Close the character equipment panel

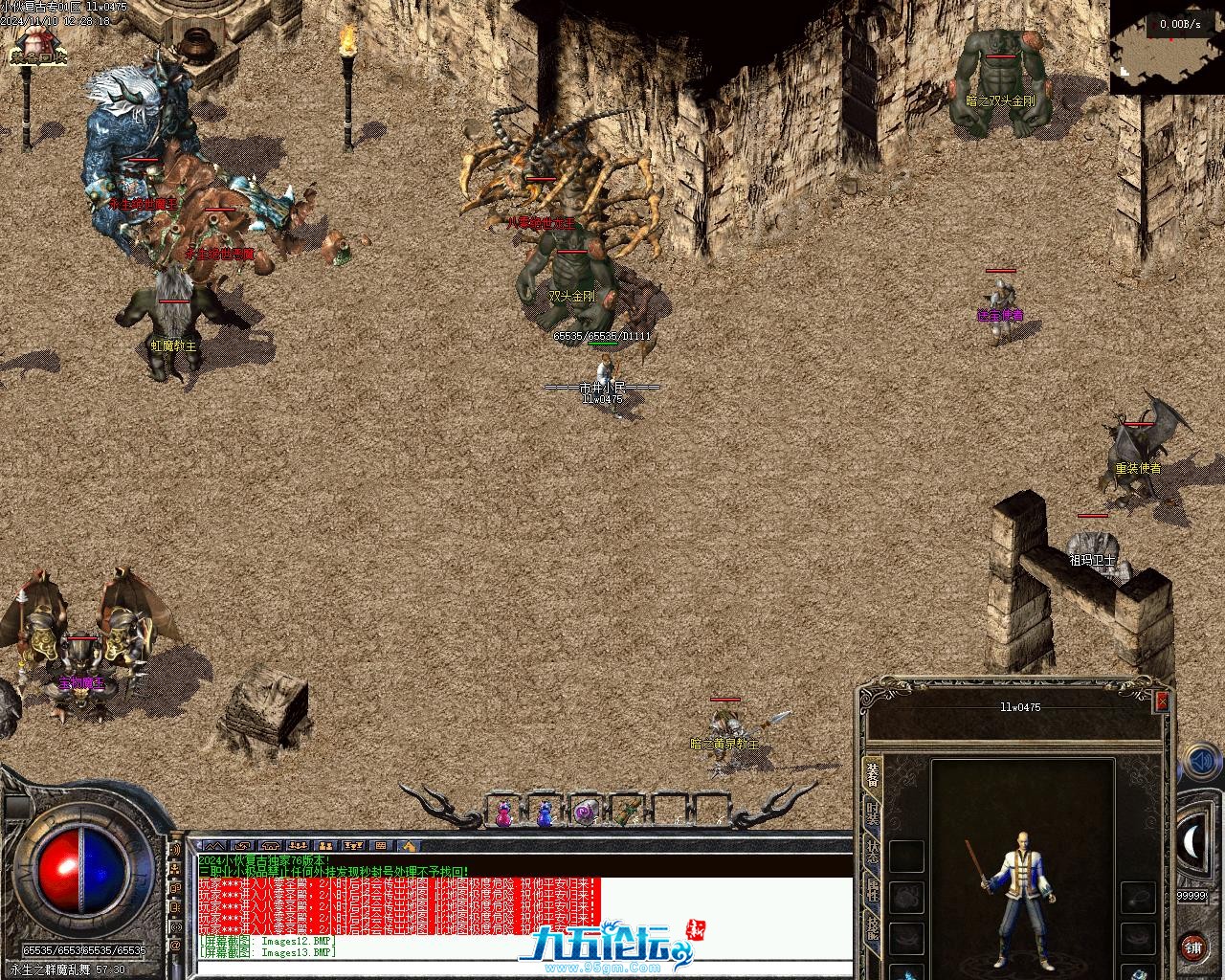coord(1162,702)
